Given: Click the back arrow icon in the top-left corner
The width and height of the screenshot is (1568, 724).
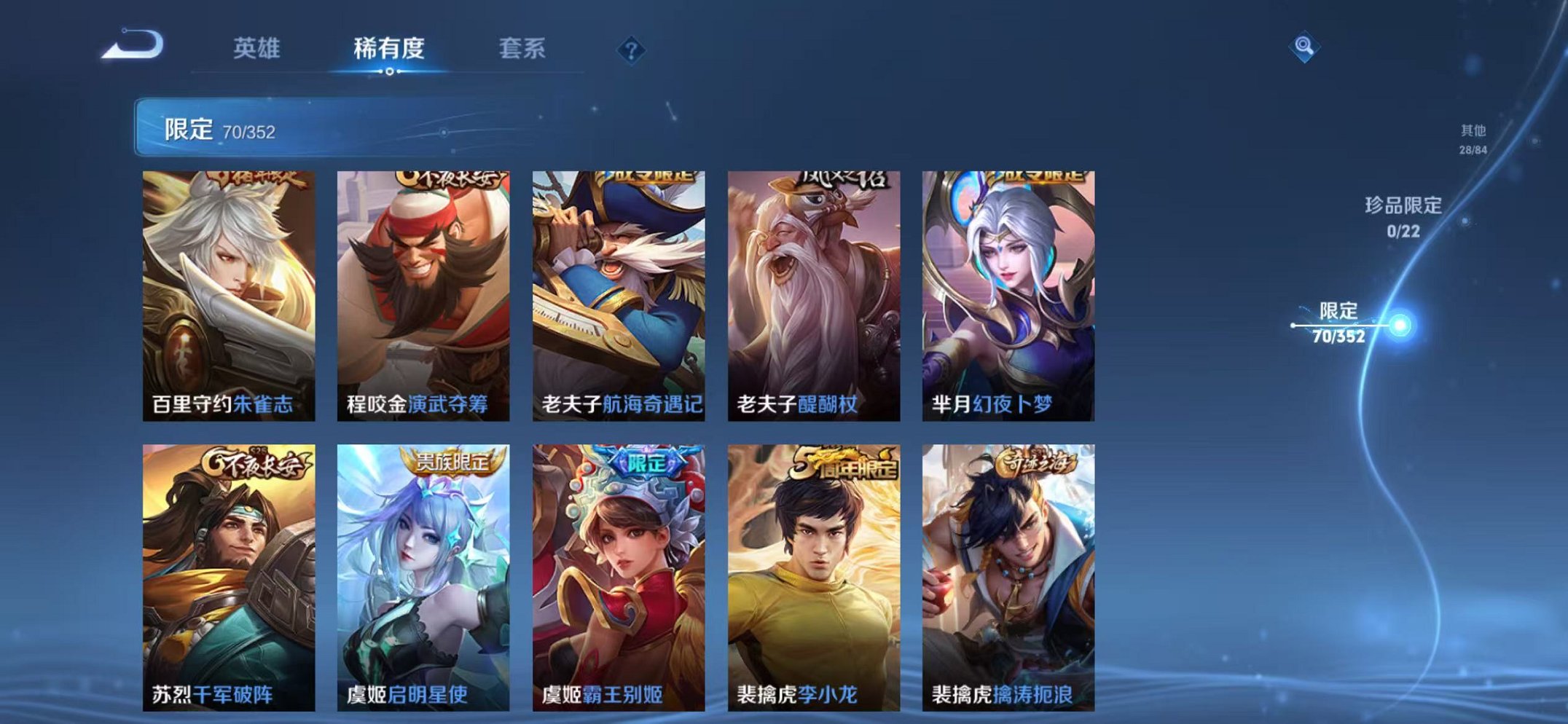Looking at the screenshot, I should (x=133, y=45).
